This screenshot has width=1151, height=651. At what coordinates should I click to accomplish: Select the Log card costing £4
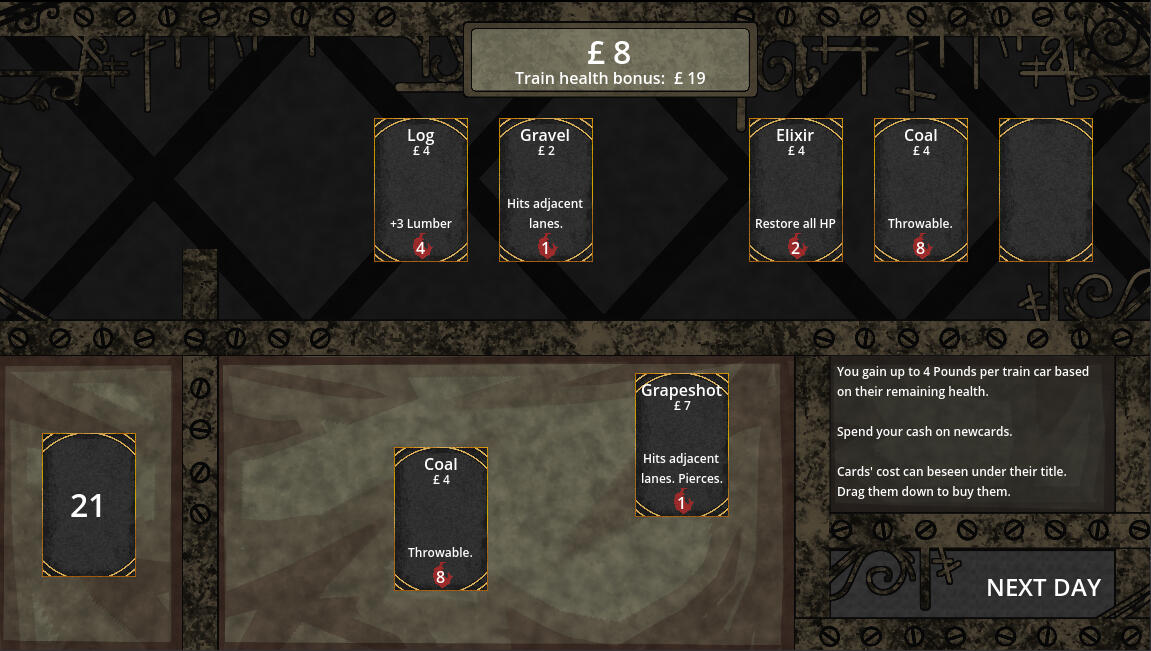tap(421, 190)
